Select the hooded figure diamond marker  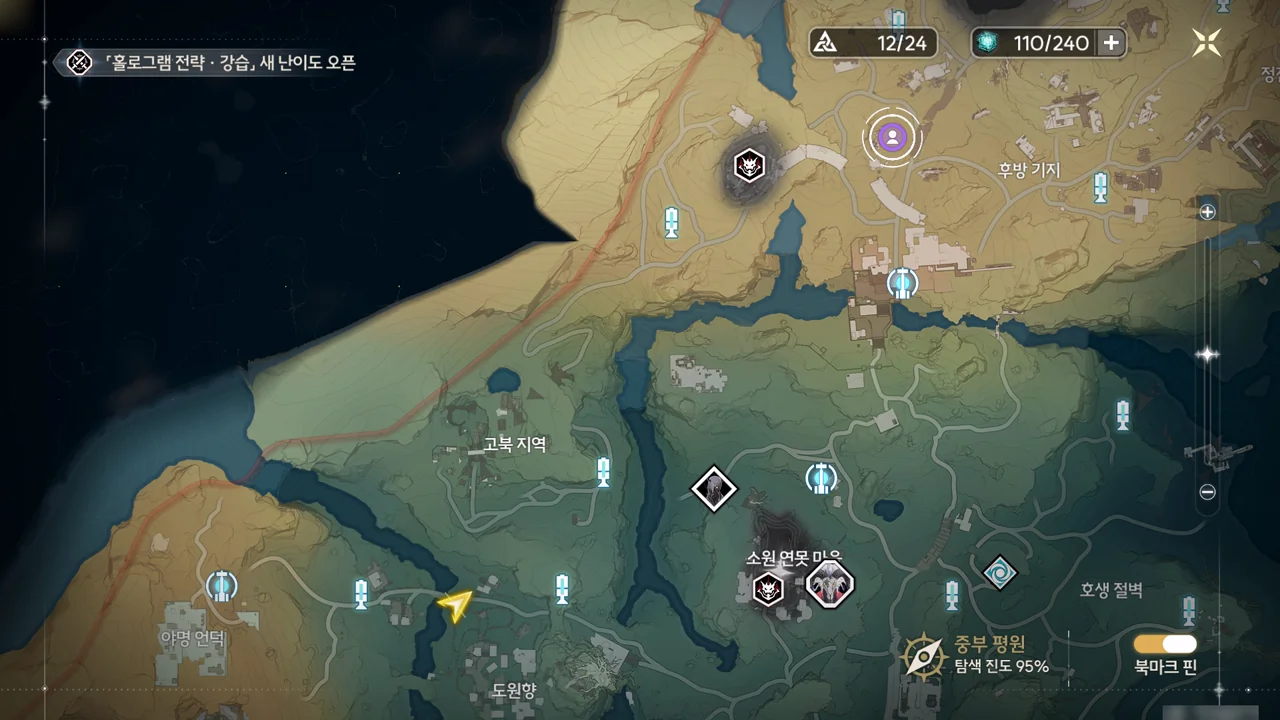pyautogui.click(x=714, y=489)
